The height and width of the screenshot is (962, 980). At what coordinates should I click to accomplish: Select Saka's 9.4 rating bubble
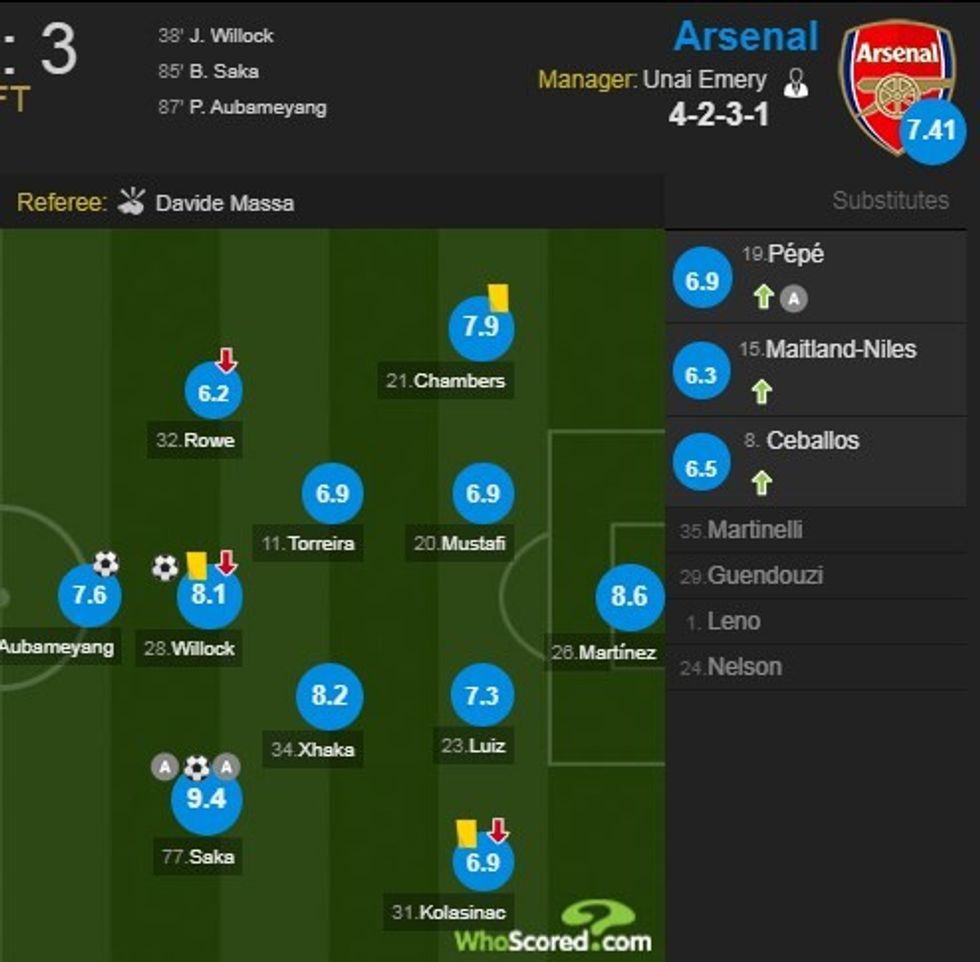pos(207,797)
